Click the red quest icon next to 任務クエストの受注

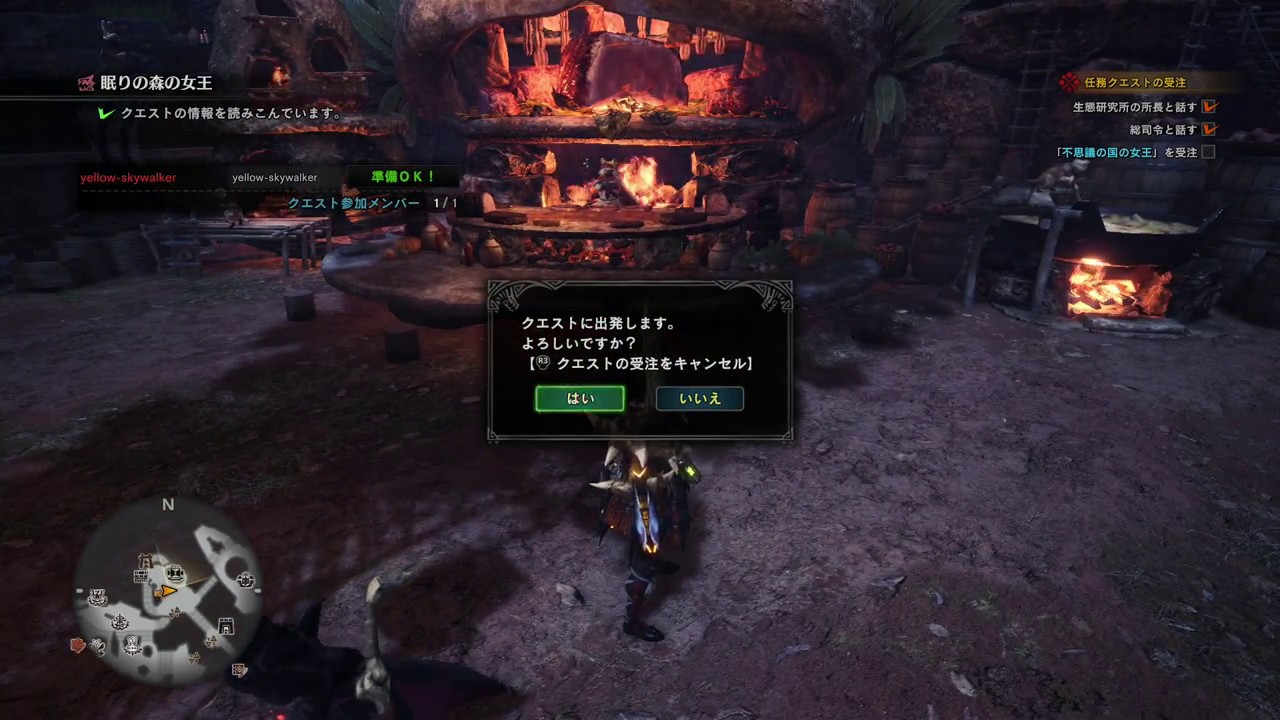(x=1068, y=81)
